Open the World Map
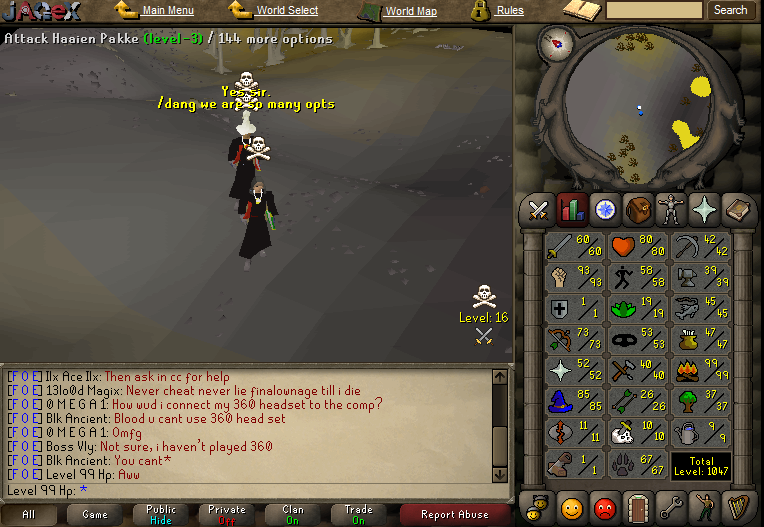 point(411,11)
